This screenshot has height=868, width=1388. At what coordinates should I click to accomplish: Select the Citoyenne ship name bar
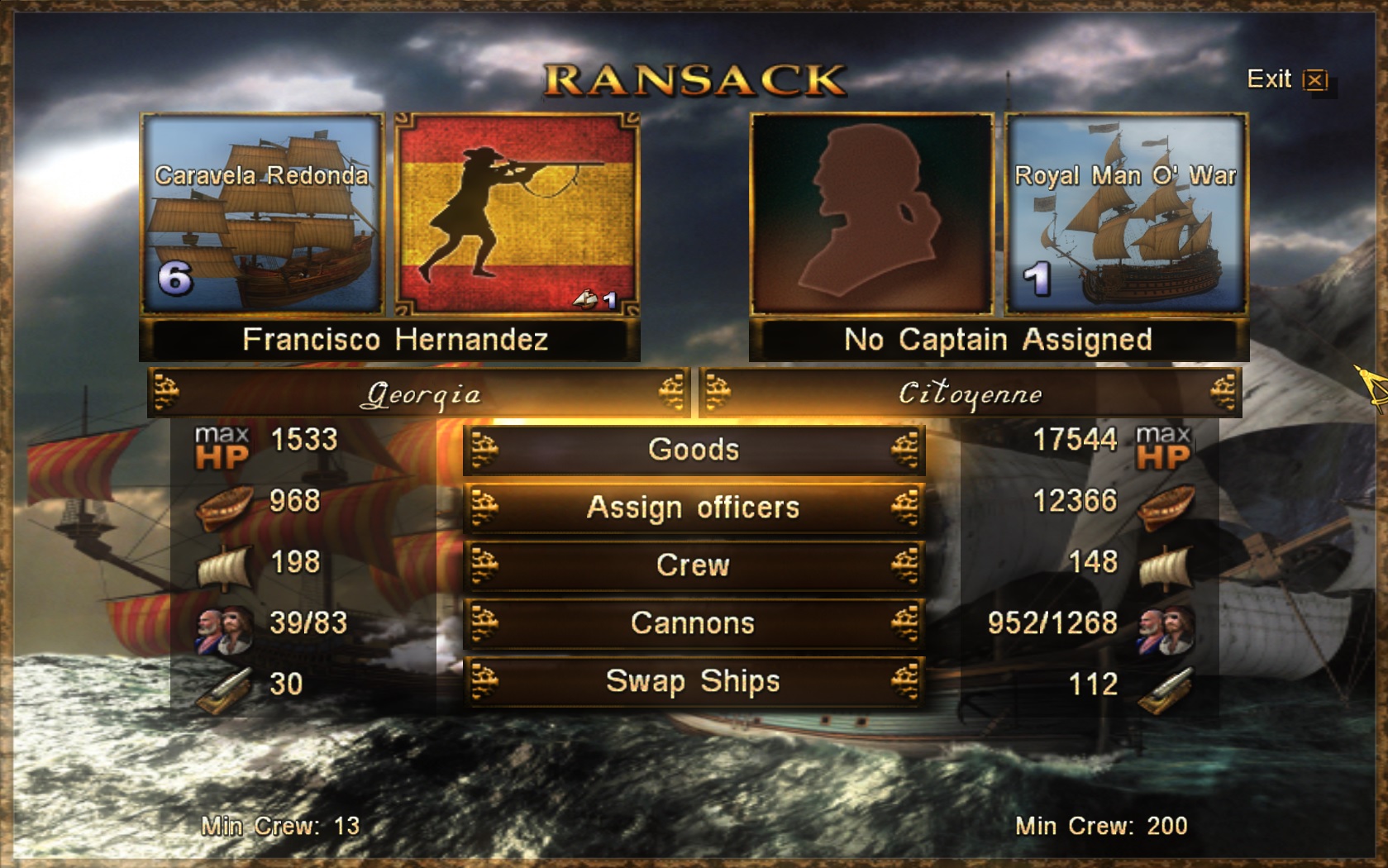[970, 393]
